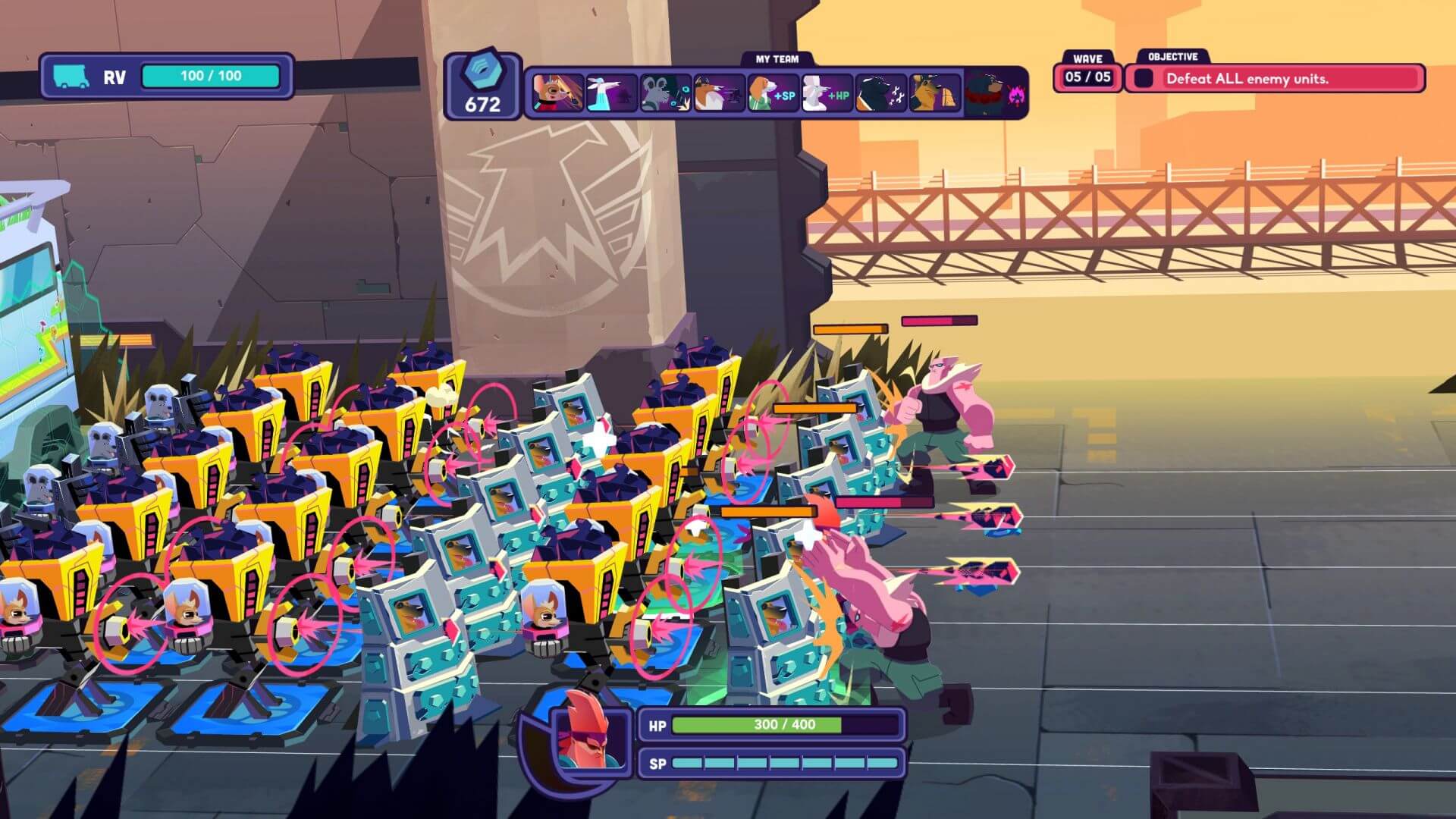
Task: Pick the gray schnauzer team card
Action: (x=665, y=93)
